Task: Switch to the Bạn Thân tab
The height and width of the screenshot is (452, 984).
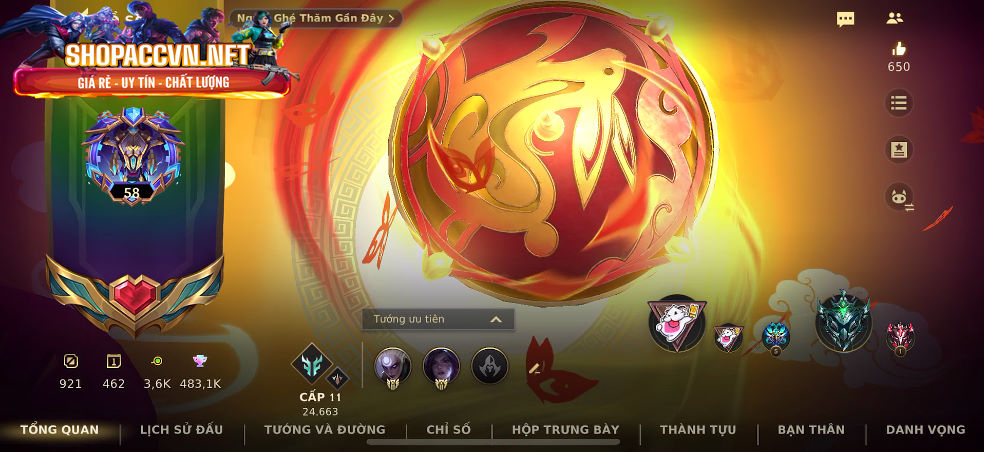Action: [x=811, y=430]
